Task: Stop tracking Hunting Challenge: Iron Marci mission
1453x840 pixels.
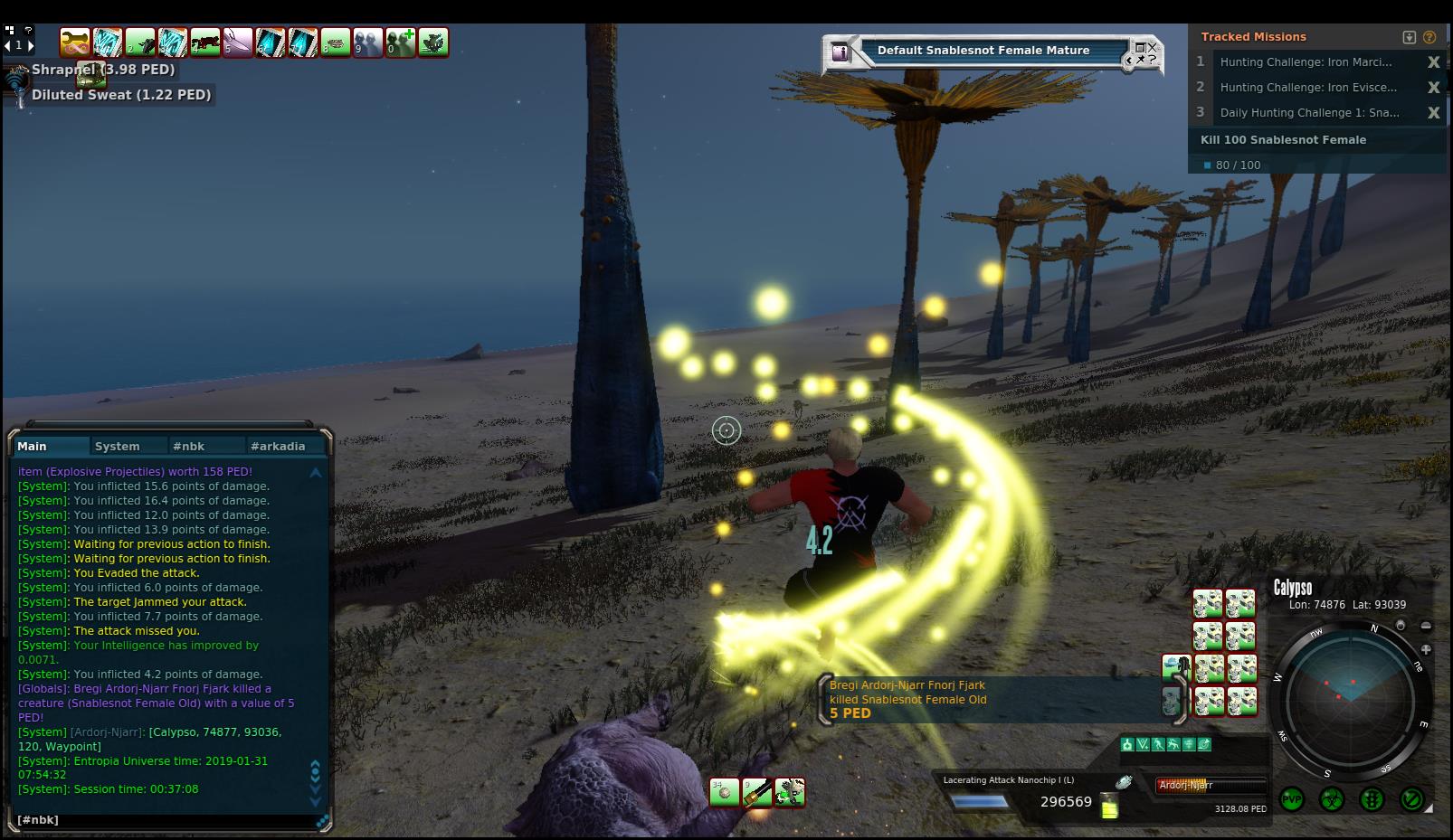Action: pyautogui.click(x=1433, y=62)
